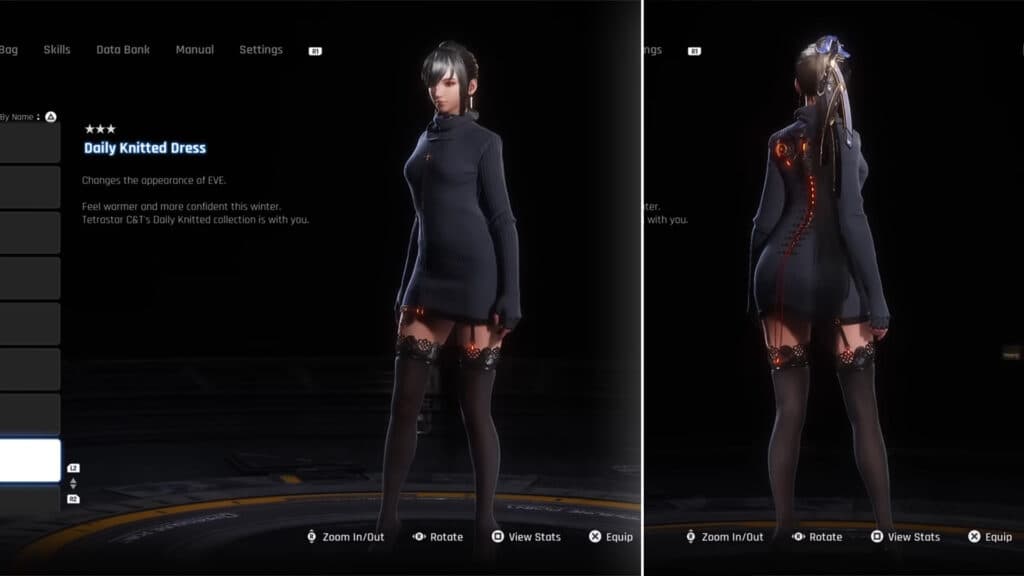Select the Manual tab
This screenshot has height=576, width=1024.
[194, 50]
